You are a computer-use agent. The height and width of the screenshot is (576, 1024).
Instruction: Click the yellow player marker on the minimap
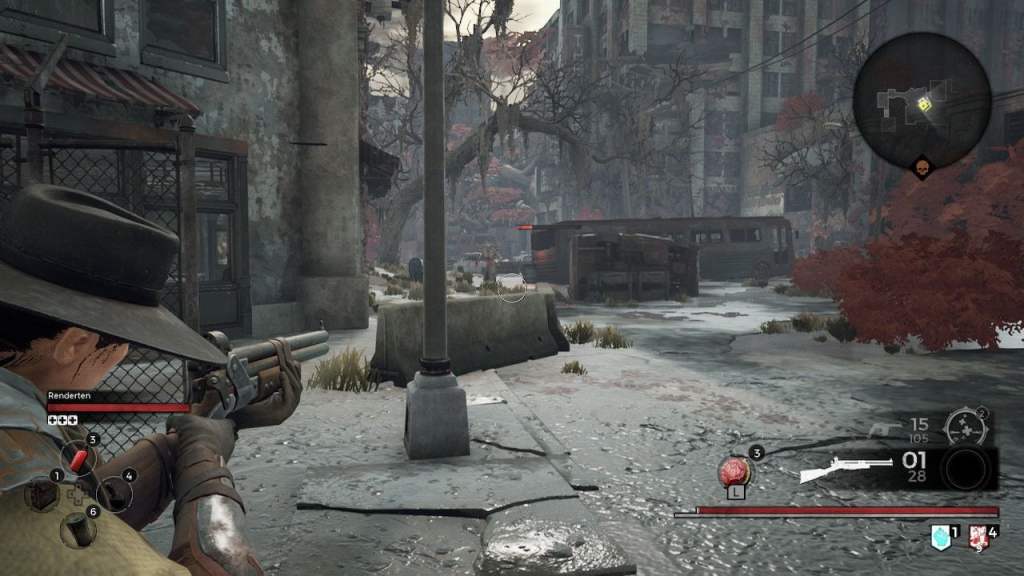(x=925, y=103)
